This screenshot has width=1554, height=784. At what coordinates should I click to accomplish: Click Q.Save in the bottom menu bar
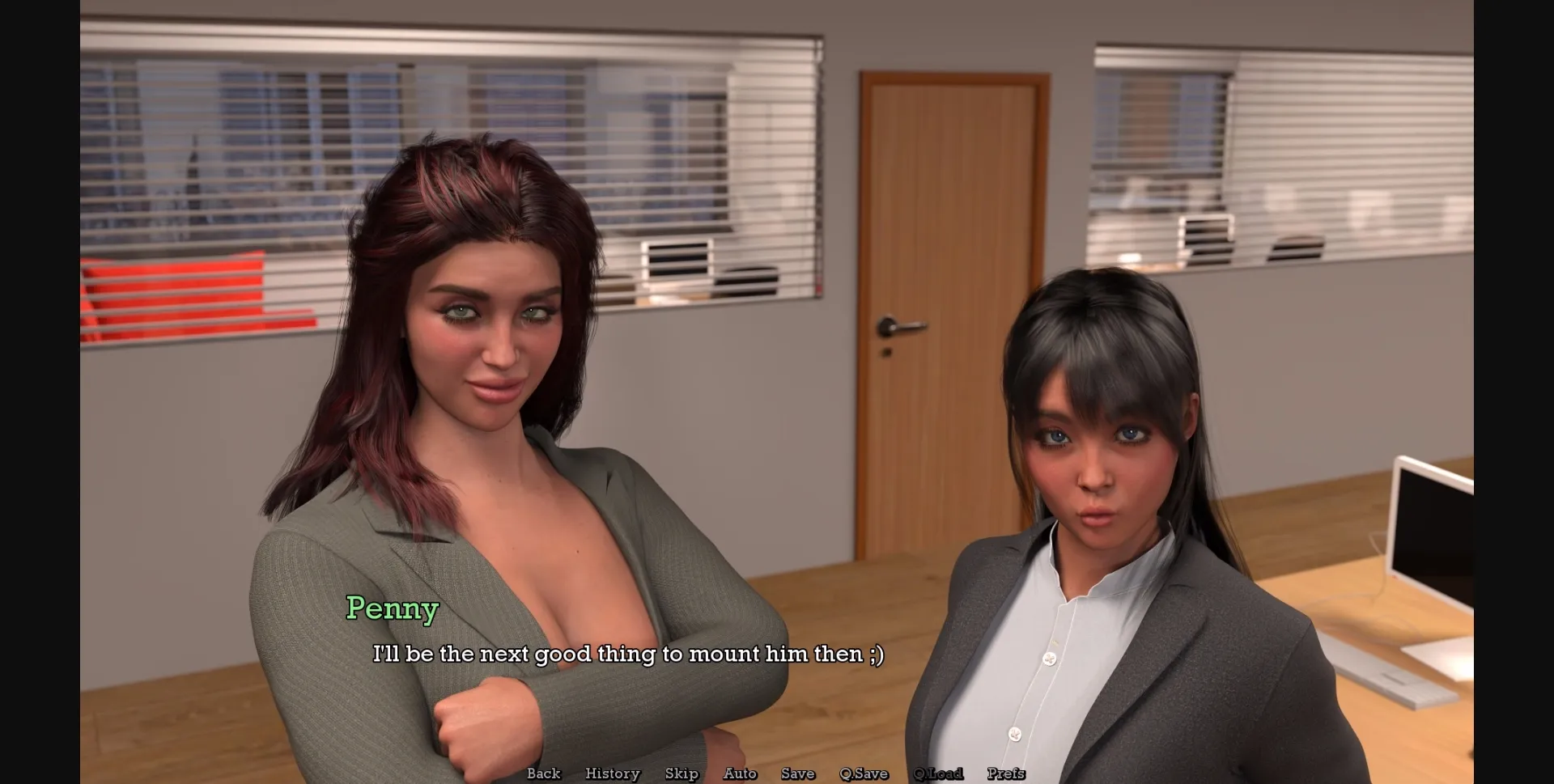(864, 773)
